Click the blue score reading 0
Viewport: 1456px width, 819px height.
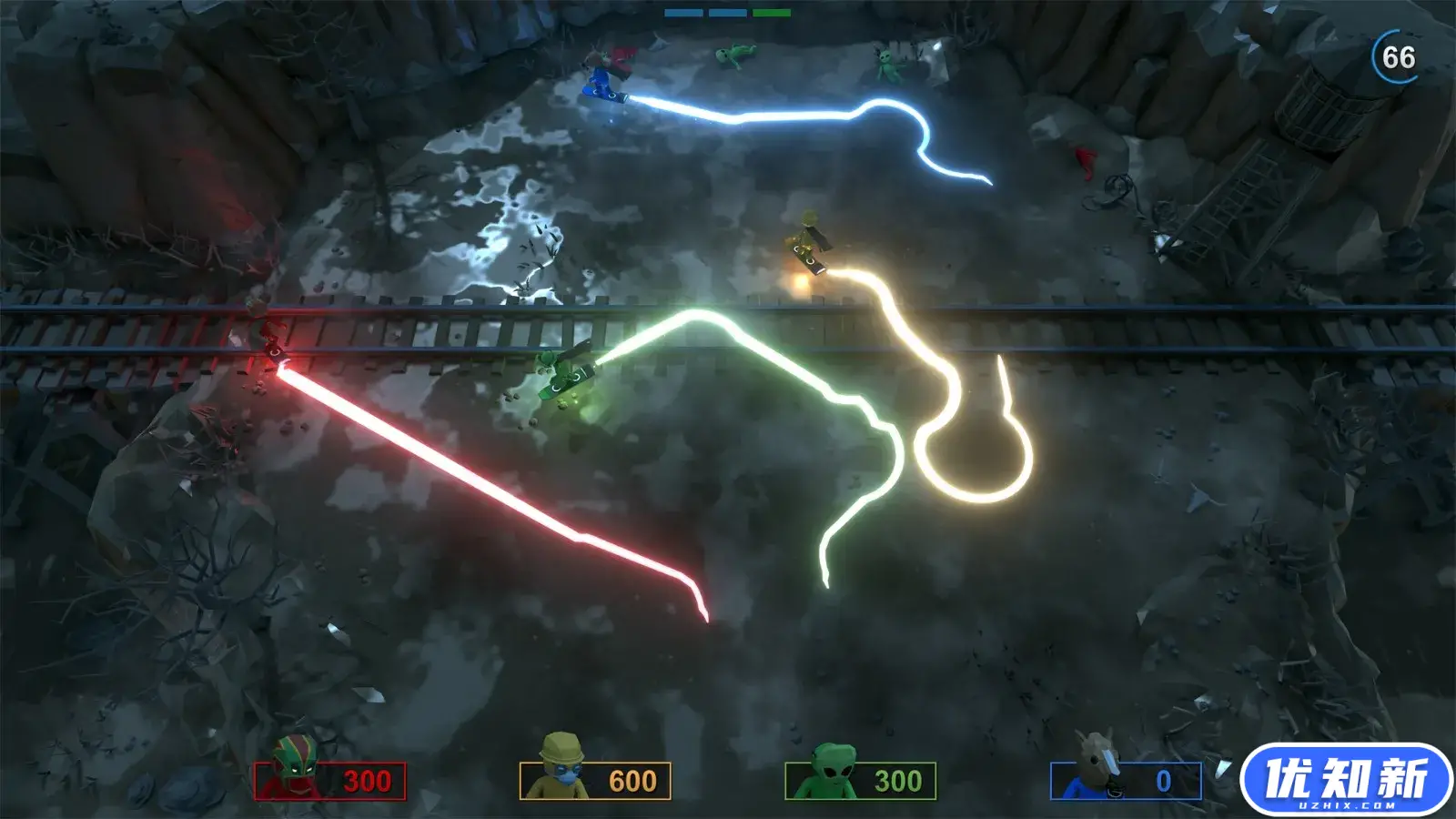[x=1162, y=780]
